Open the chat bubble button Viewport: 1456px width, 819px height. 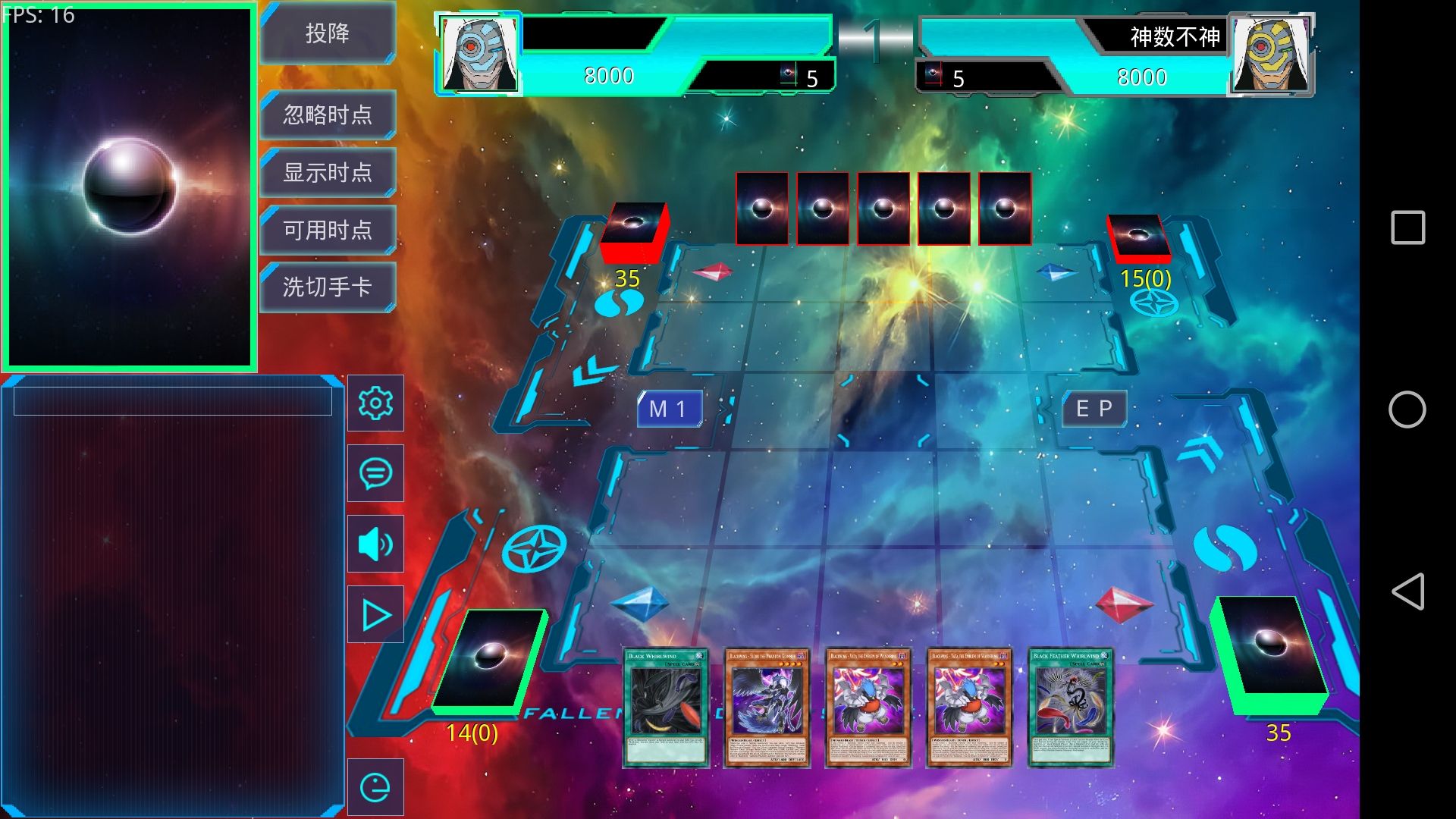pos(375,473)
